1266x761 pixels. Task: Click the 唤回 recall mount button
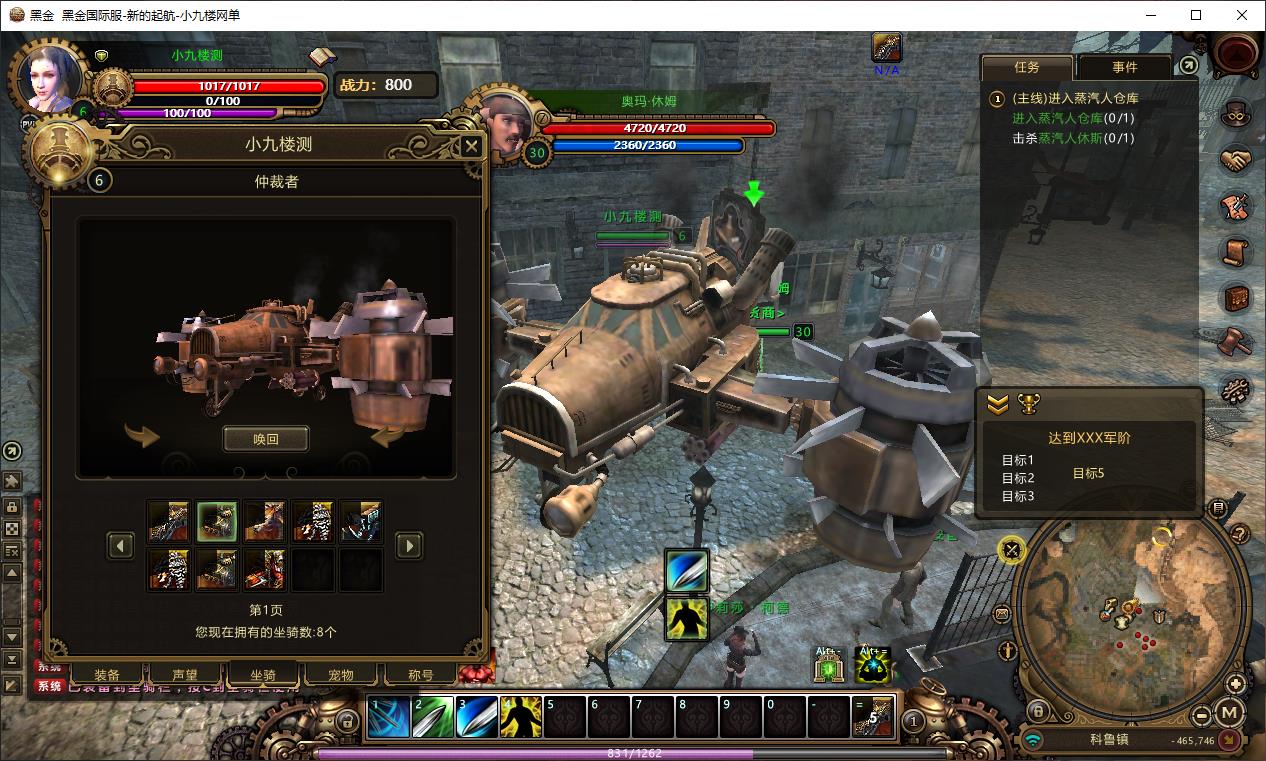265,439
